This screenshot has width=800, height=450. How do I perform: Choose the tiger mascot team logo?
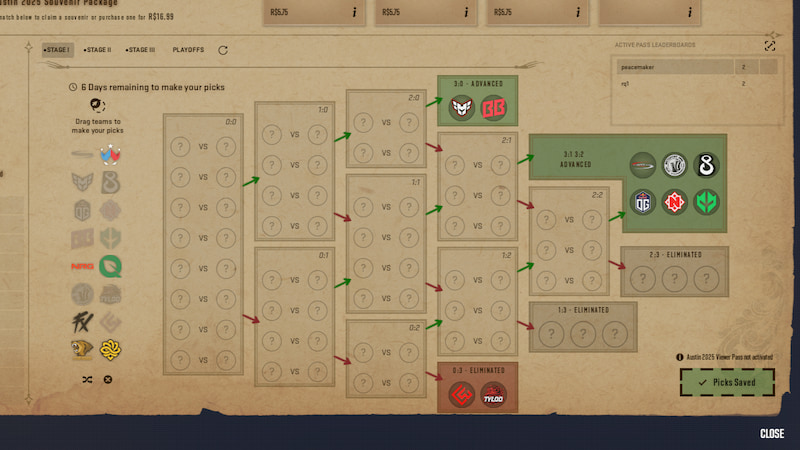coord(83,350)
